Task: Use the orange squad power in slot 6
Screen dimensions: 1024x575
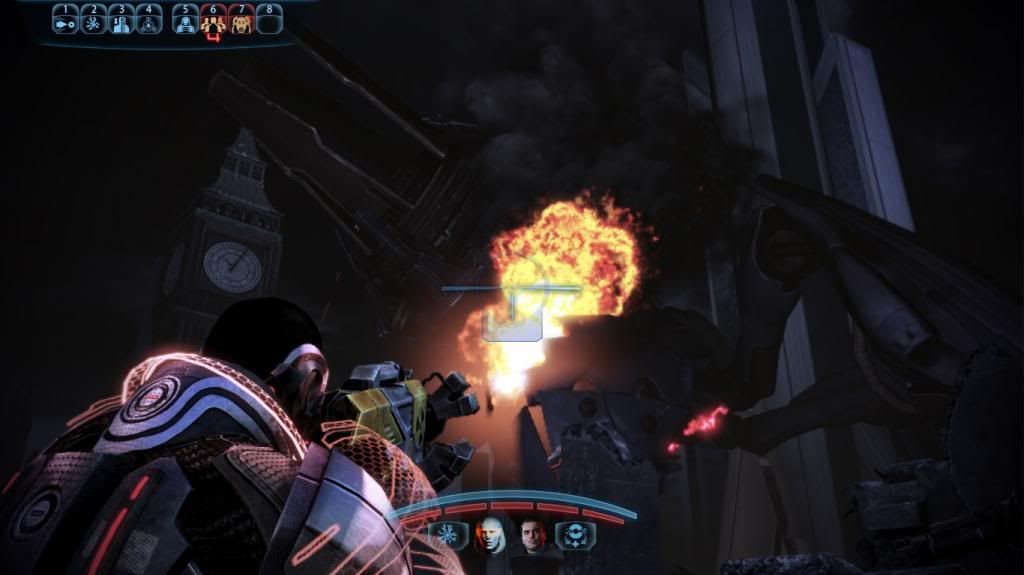Action: tap(213, 21)
